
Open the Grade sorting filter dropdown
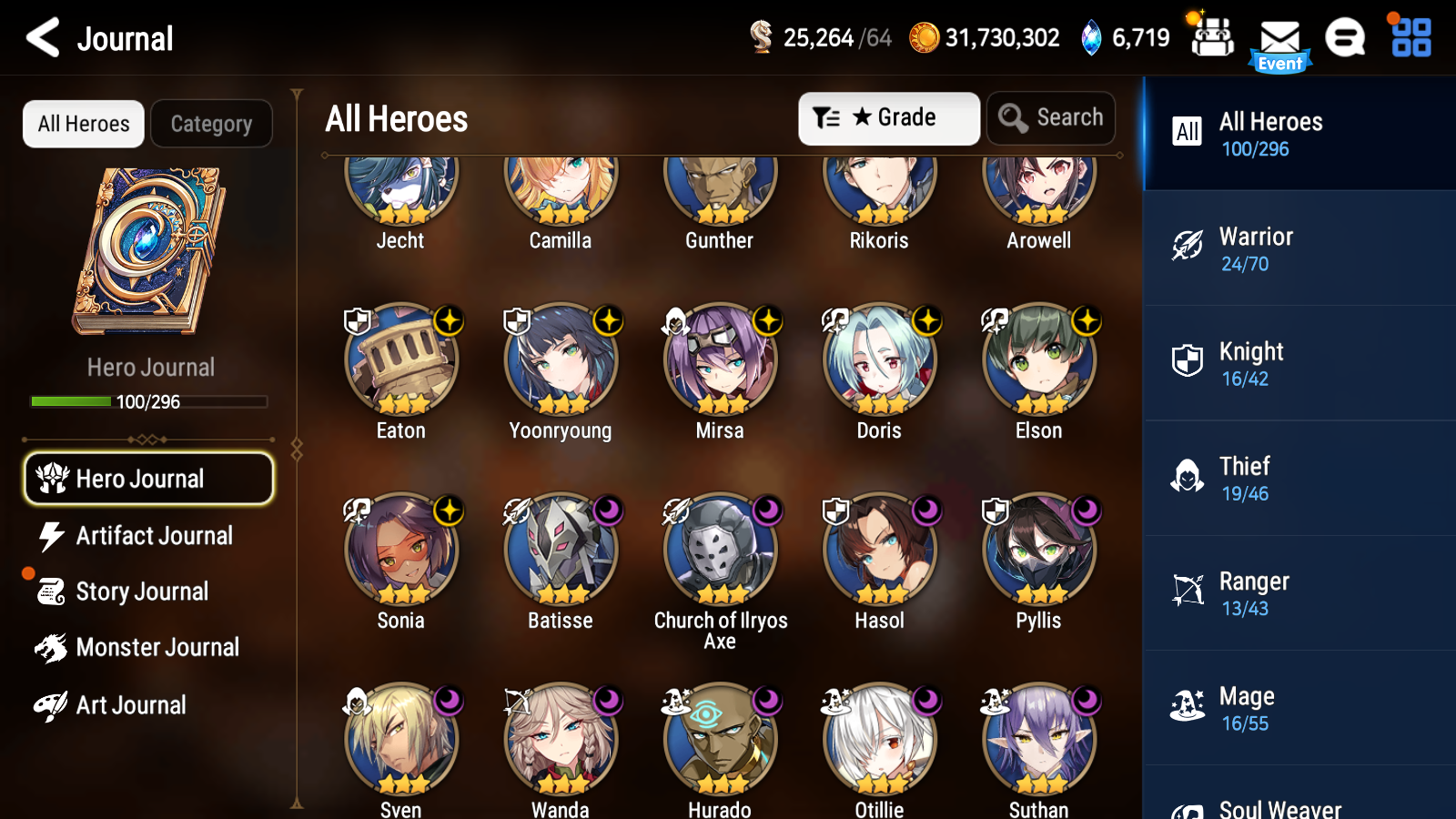coord(888,117)
